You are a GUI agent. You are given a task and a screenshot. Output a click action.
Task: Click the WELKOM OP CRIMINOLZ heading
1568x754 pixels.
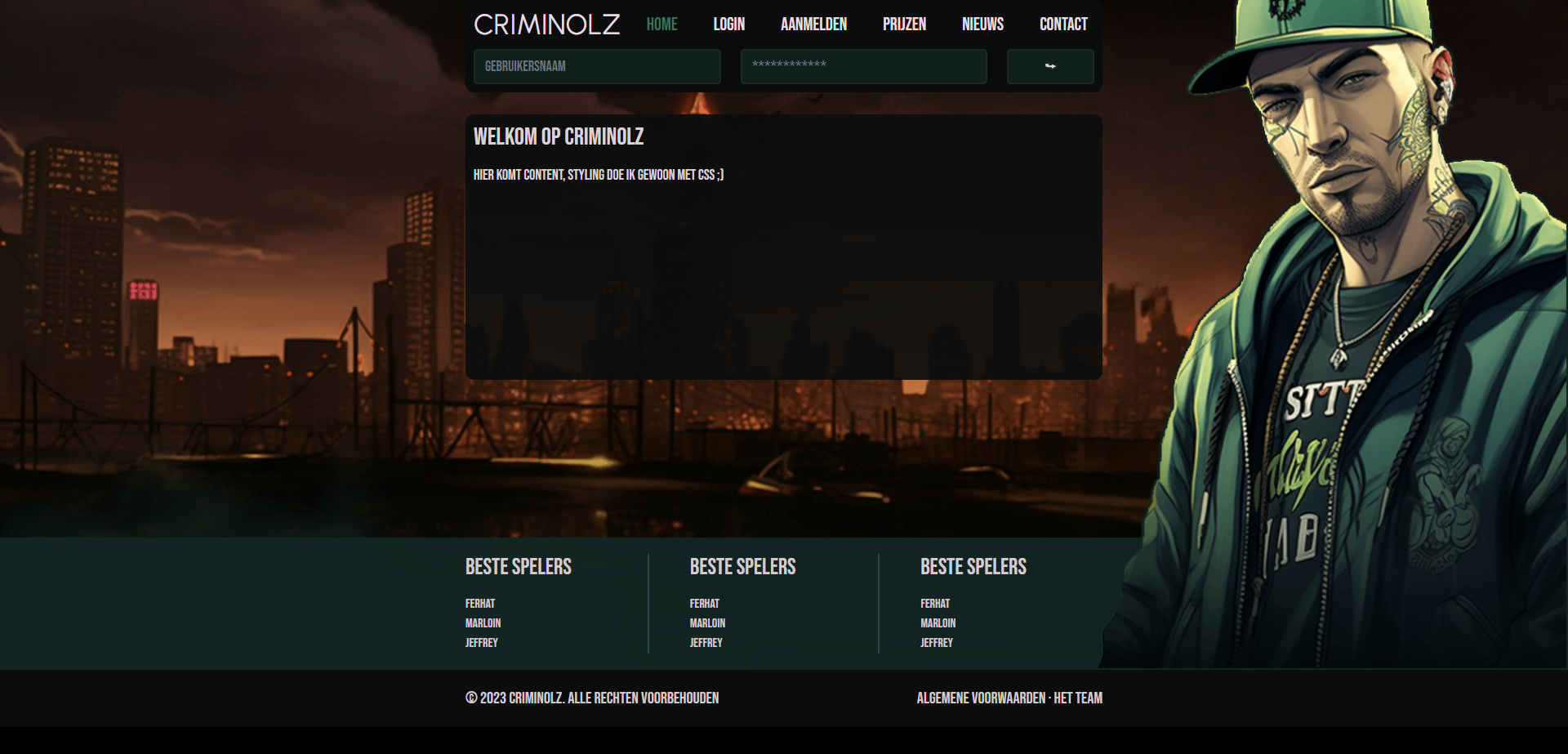[x=559, y=136]
